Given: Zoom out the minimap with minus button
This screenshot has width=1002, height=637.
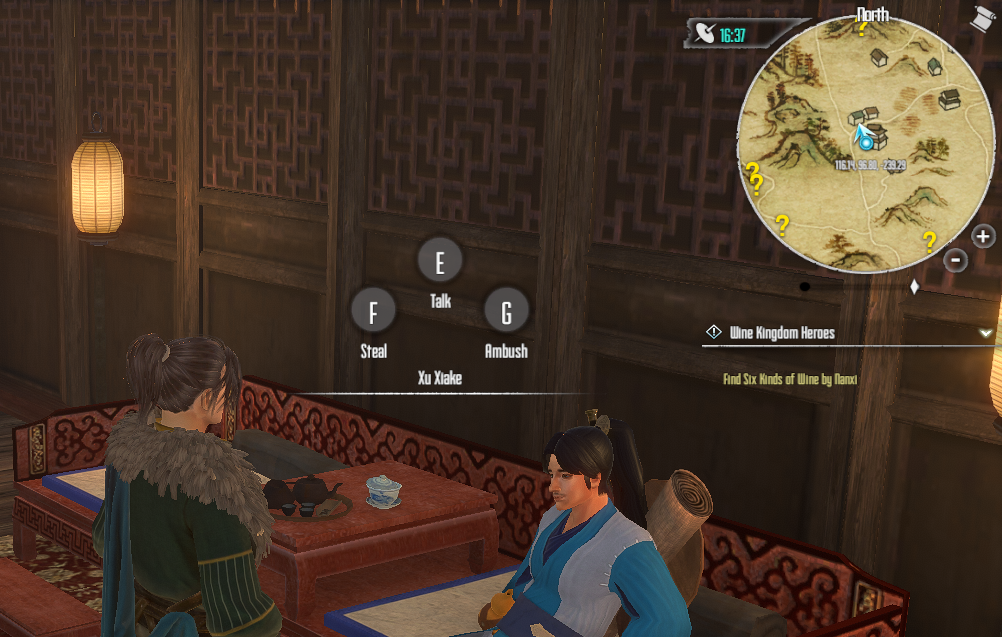Looking at the screenshot, I should coord(955,260).
